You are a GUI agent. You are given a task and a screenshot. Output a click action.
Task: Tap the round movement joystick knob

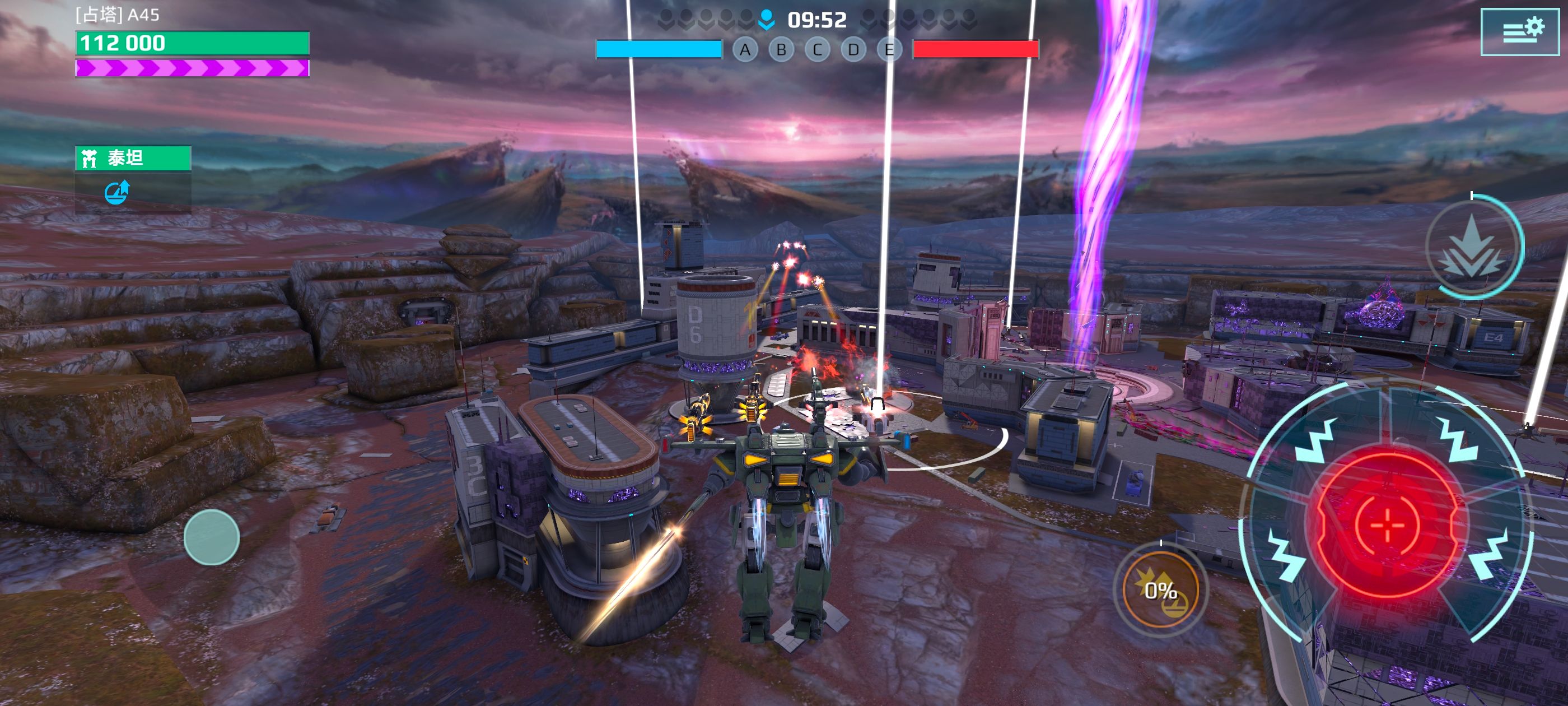click(211, 537)
